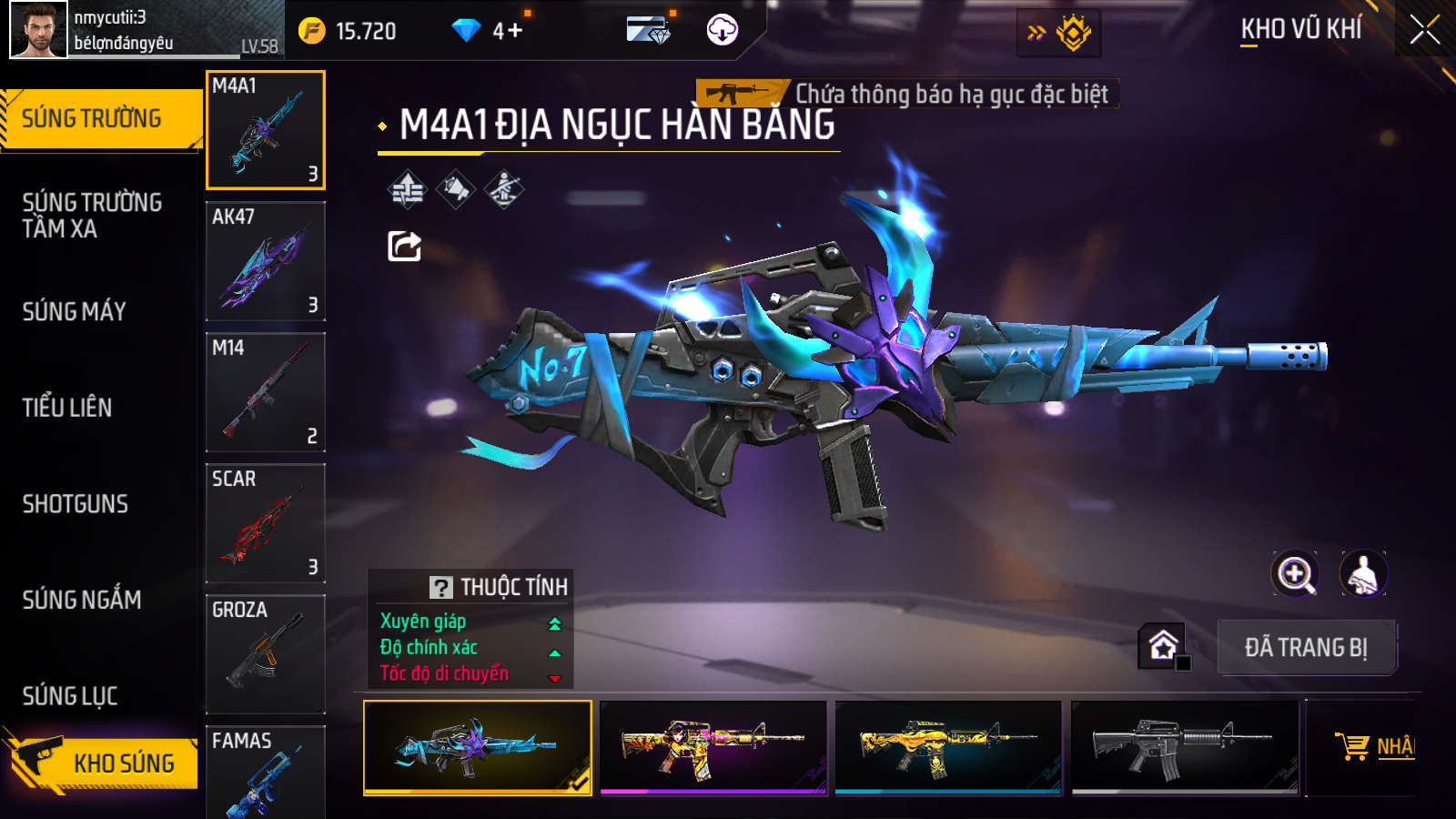Choose the M14 weapon tile

point(266,392)
